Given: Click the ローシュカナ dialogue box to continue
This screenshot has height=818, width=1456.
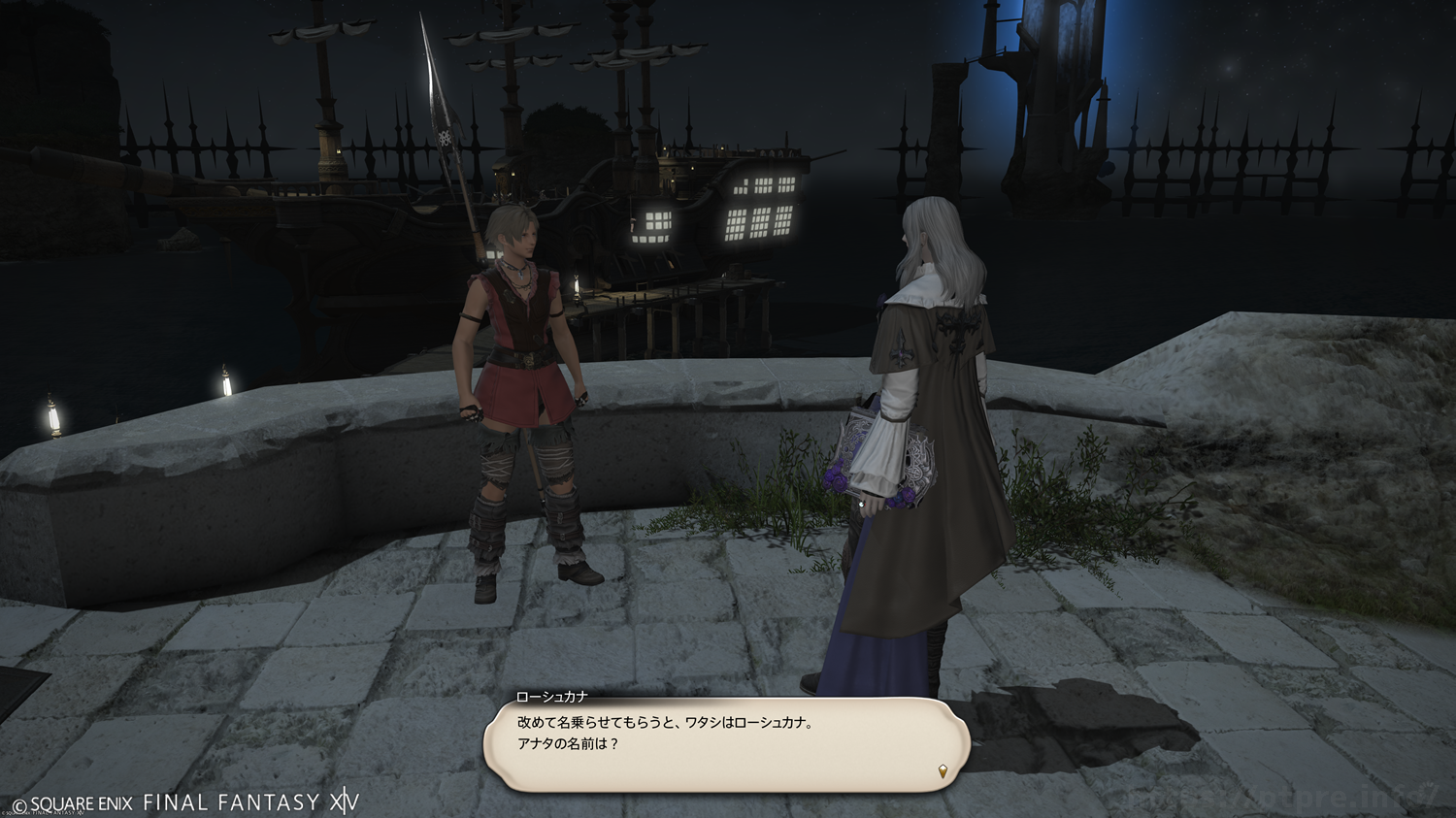Looking at the screenshot, I should (726, 743).
